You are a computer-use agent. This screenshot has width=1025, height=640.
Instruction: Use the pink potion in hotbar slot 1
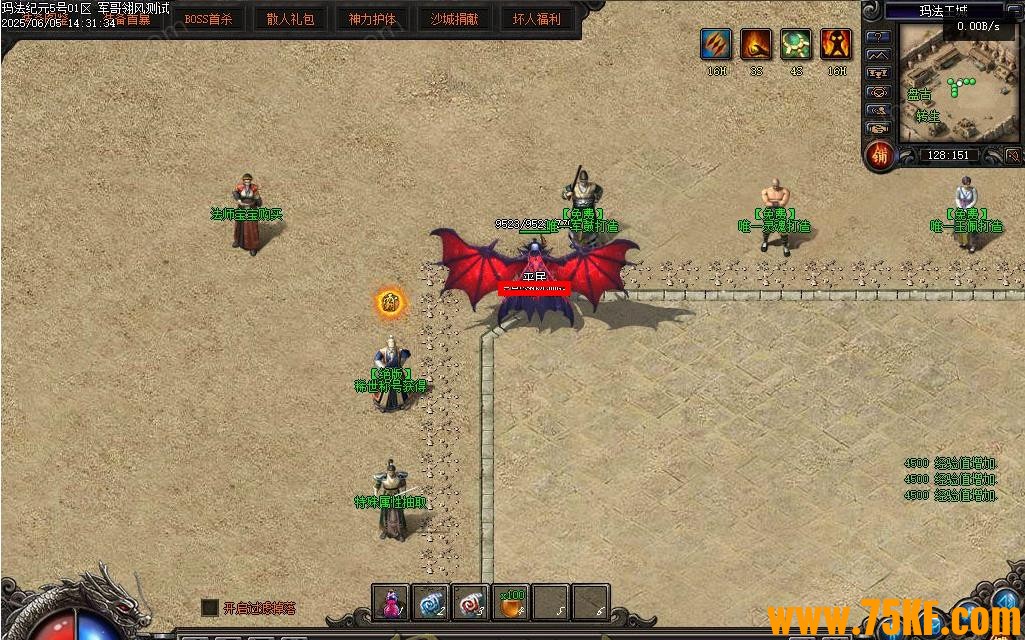tap(391, 602)
